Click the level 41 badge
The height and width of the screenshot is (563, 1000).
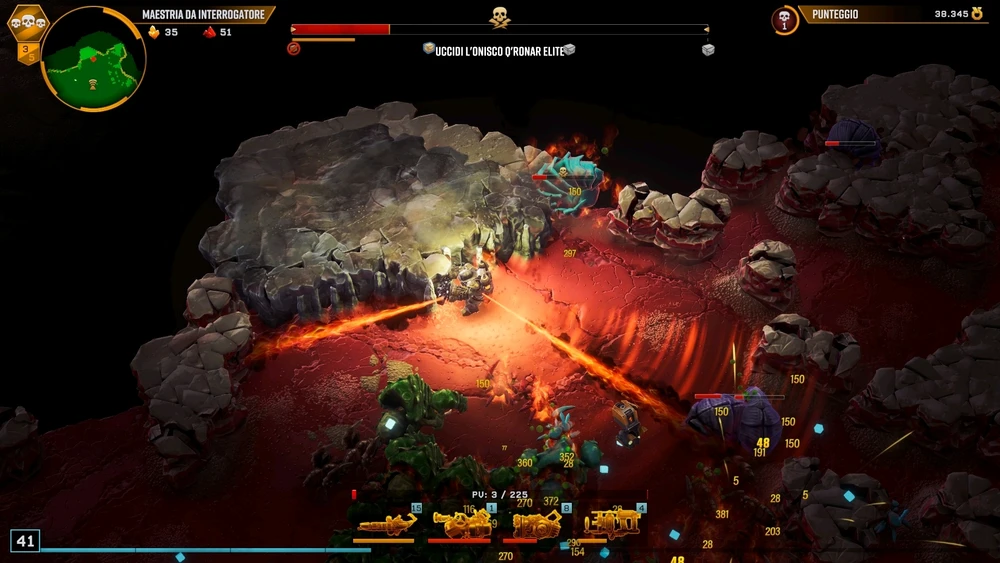pyautogui.click(x=25, y=541)
